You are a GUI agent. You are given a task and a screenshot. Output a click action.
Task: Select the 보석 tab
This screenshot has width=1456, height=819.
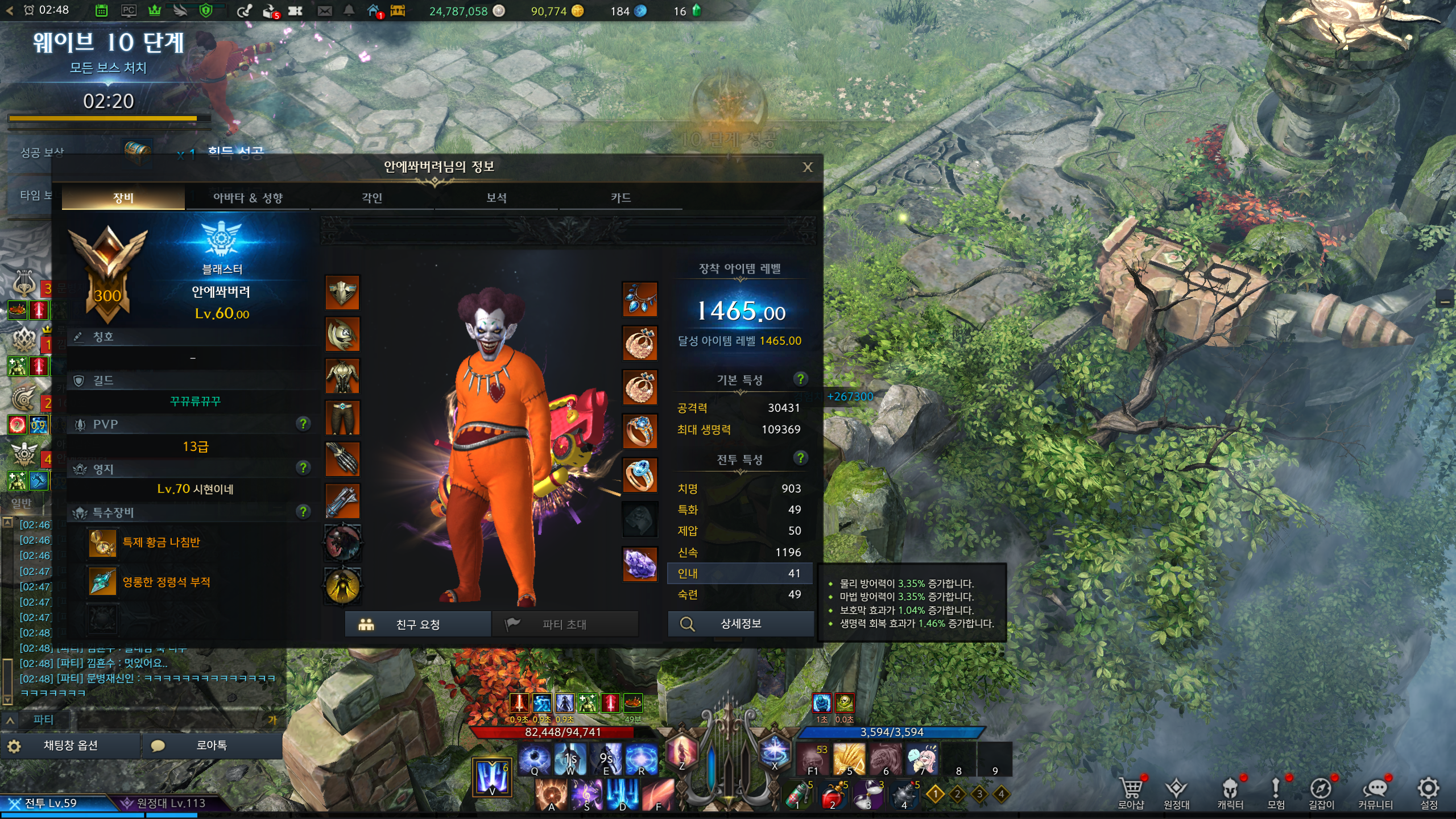[496, 198]
